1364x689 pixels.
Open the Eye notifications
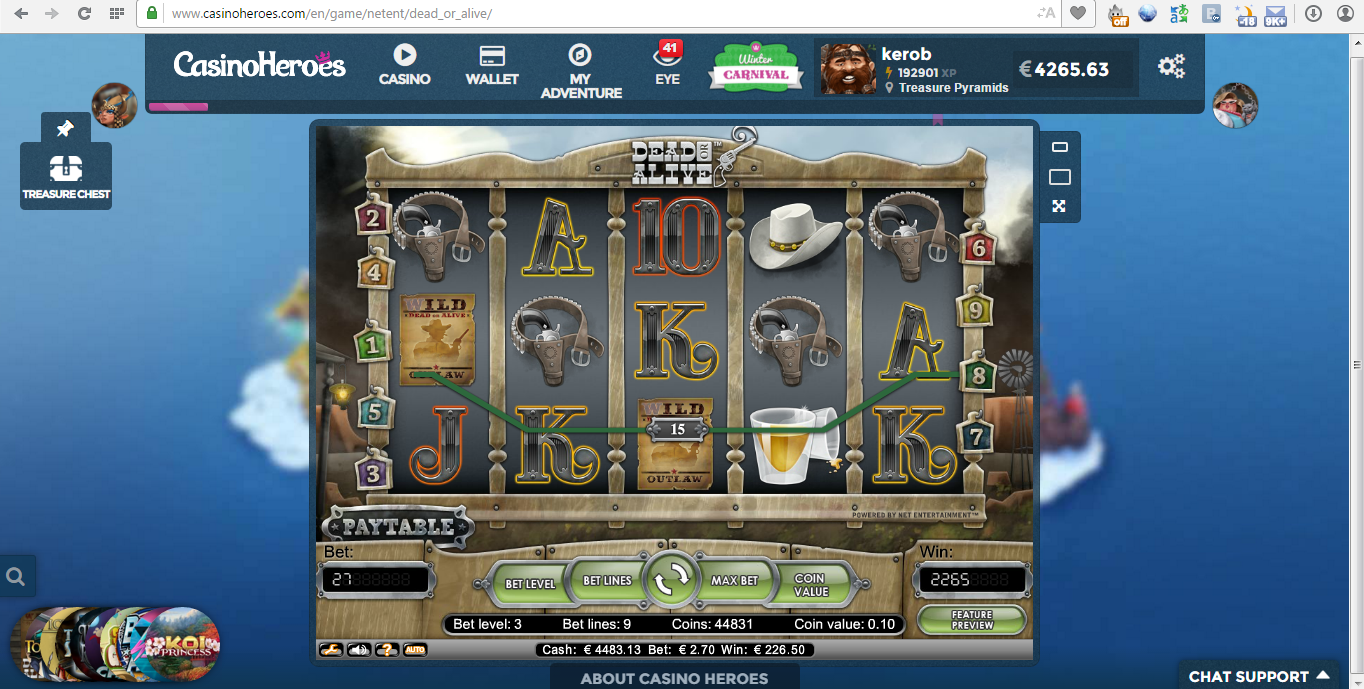[x=667, y=65]
